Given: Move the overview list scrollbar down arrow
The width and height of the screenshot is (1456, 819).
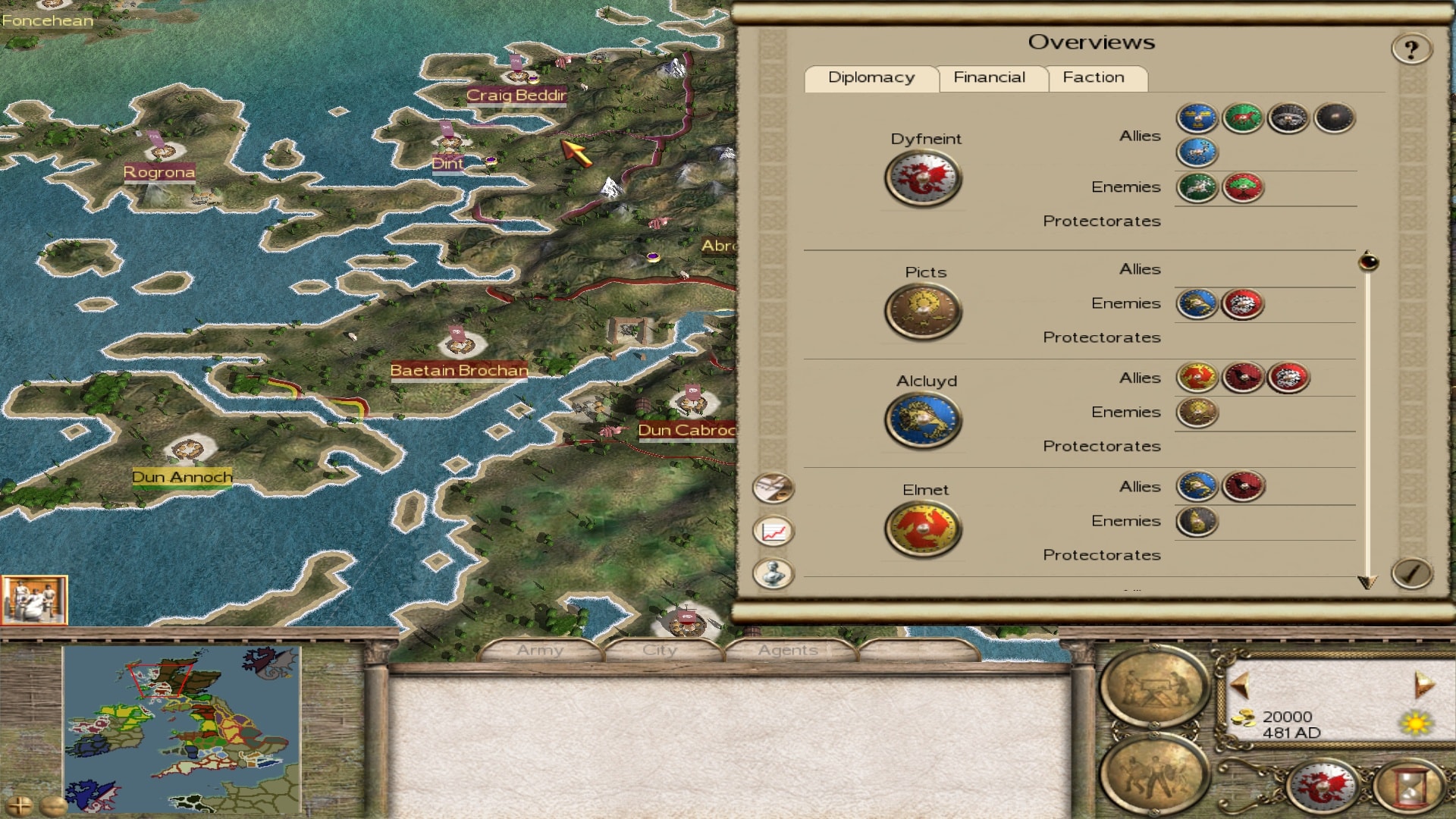Looking at the screenshot, I should [1367, 582].
